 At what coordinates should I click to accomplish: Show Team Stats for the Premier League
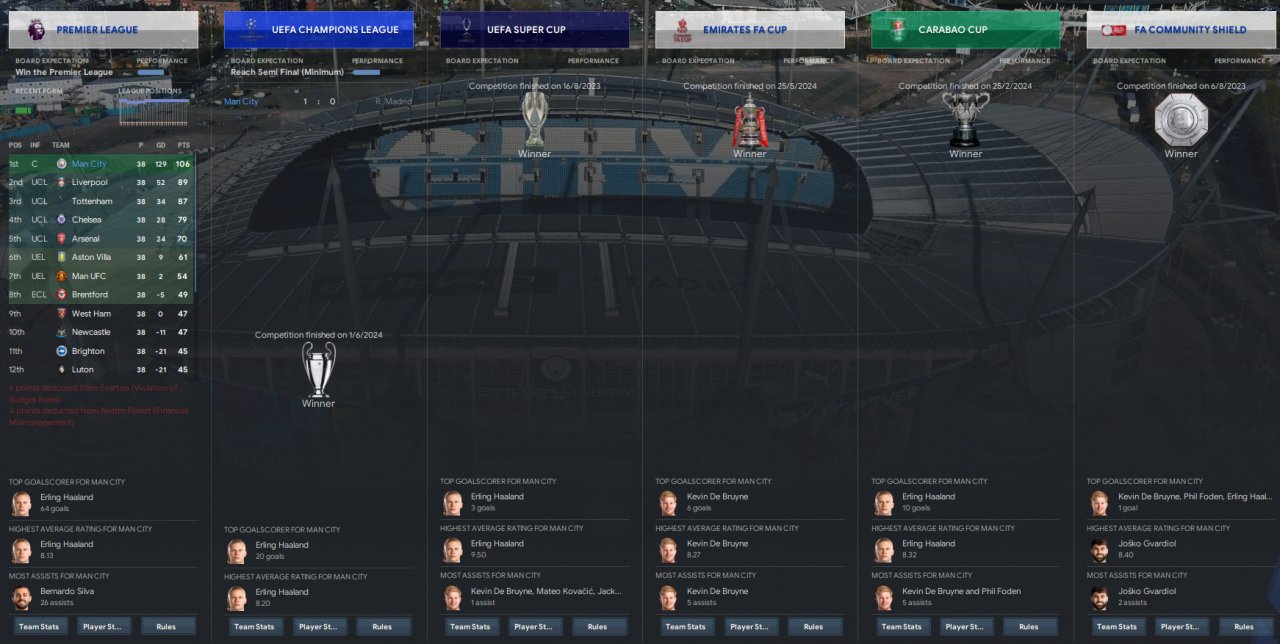(39, 627)
